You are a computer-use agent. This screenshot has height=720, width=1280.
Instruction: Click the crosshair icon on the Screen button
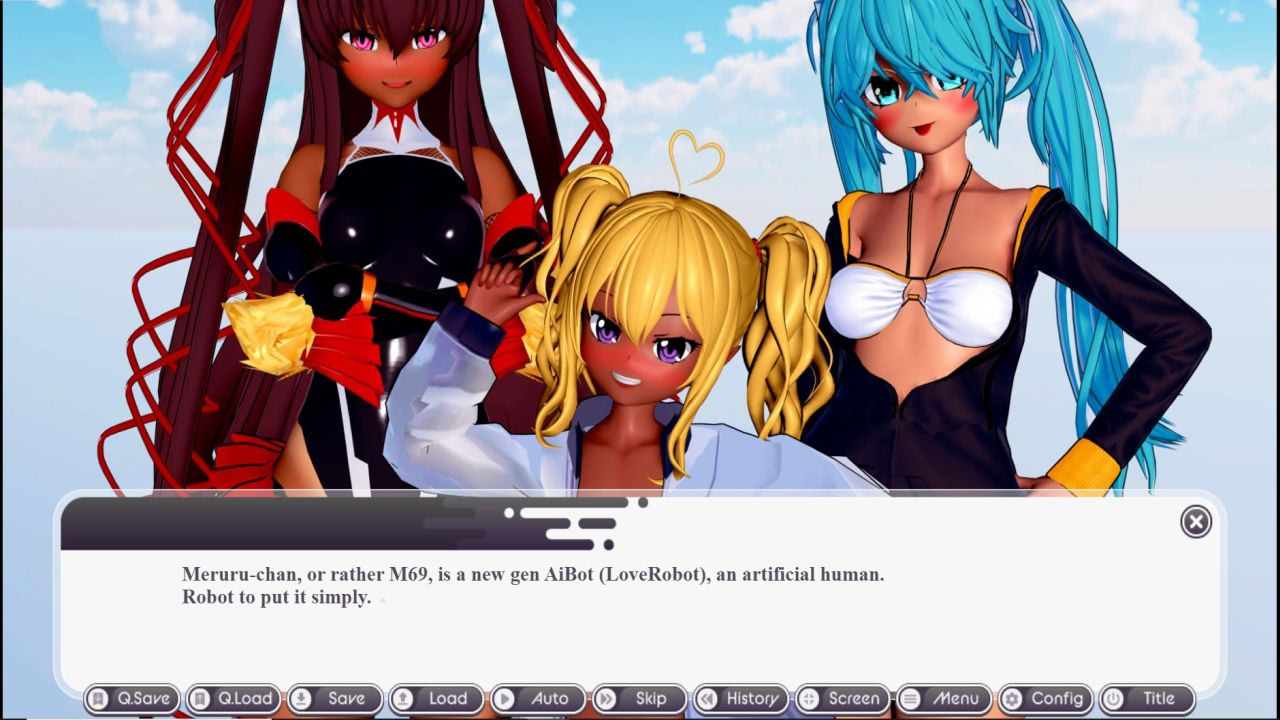(809, 699)
